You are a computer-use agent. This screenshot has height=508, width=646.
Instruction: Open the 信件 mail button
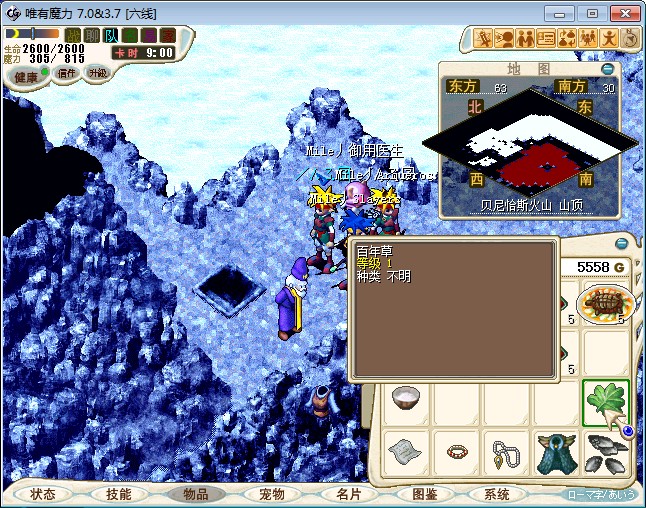(67, 73)
